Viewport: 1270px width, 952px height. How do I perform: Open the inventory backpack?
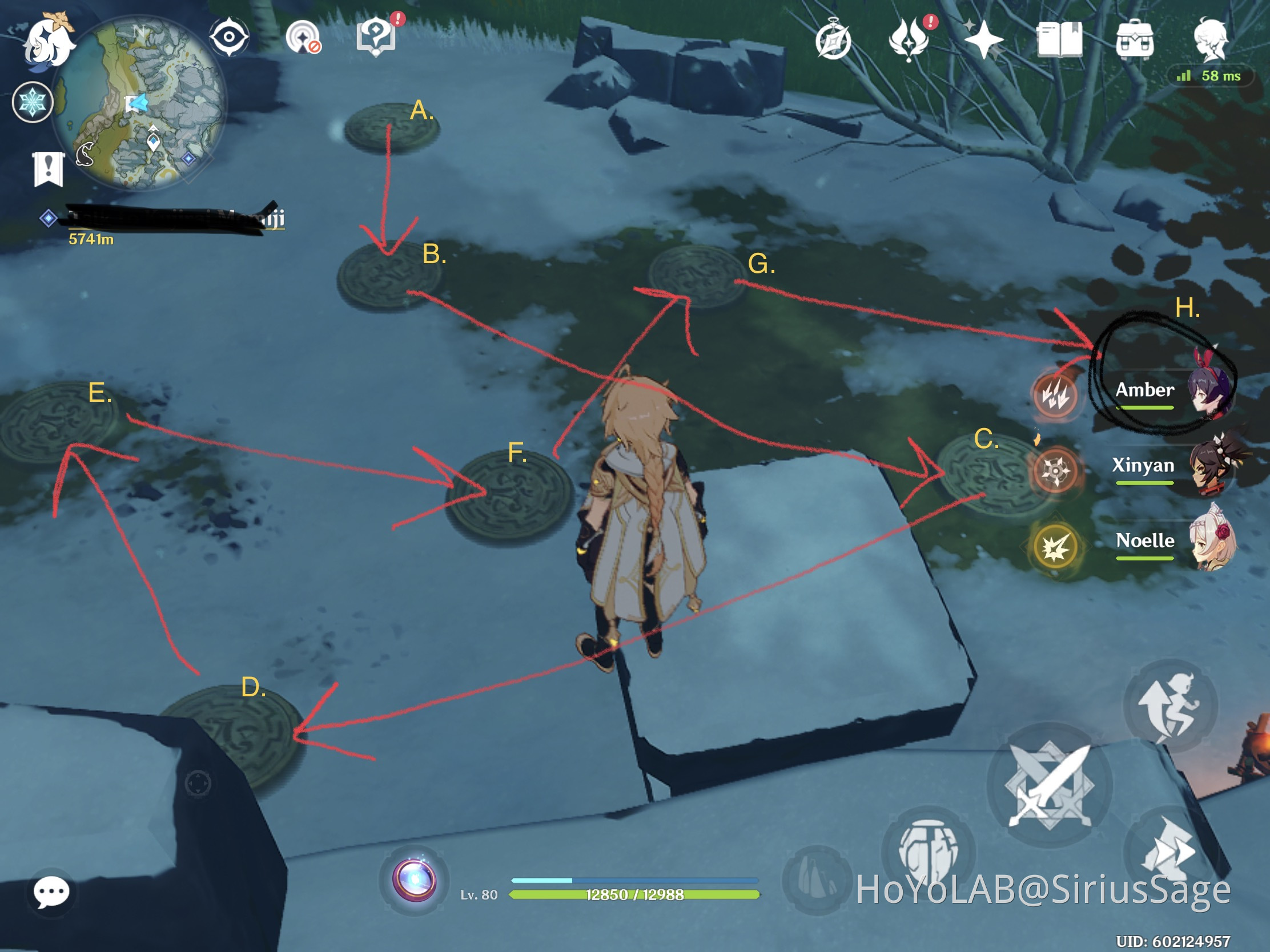point(1135,38)
